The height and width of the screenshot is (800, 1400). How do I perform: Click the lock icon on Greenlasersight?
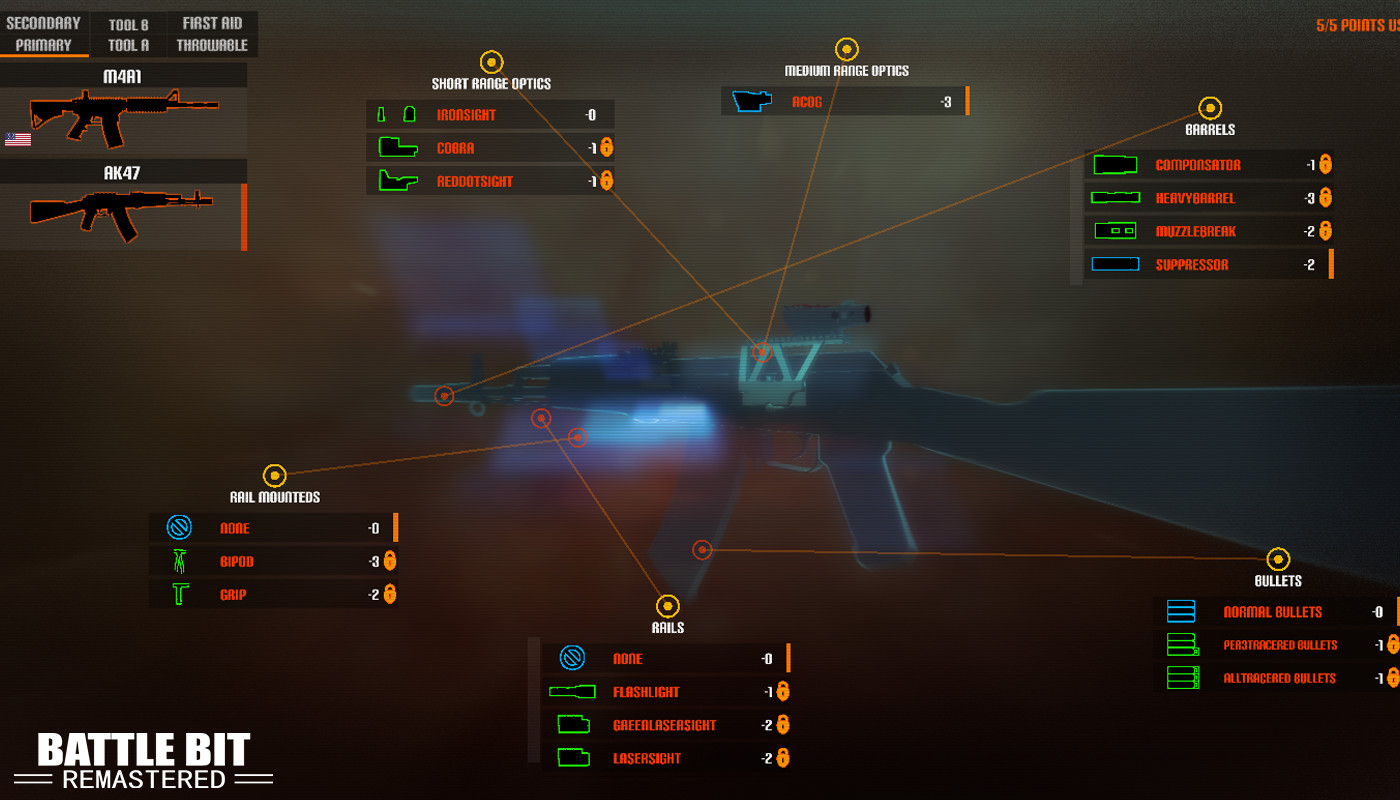(782, 724)
